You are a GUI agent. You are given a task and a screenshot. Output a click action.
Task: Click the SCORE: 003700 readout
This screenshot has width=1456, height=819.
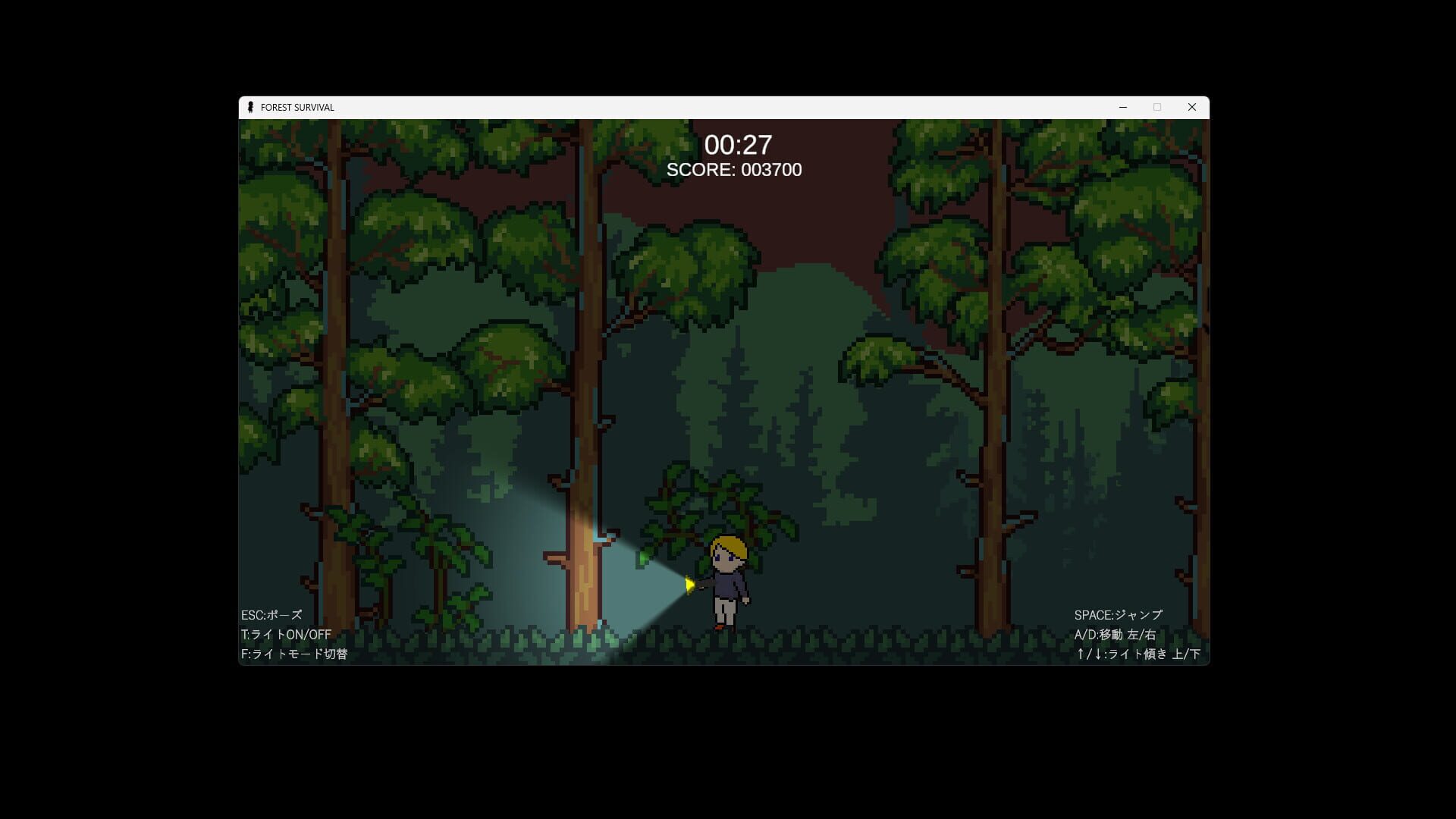point(733,170)
